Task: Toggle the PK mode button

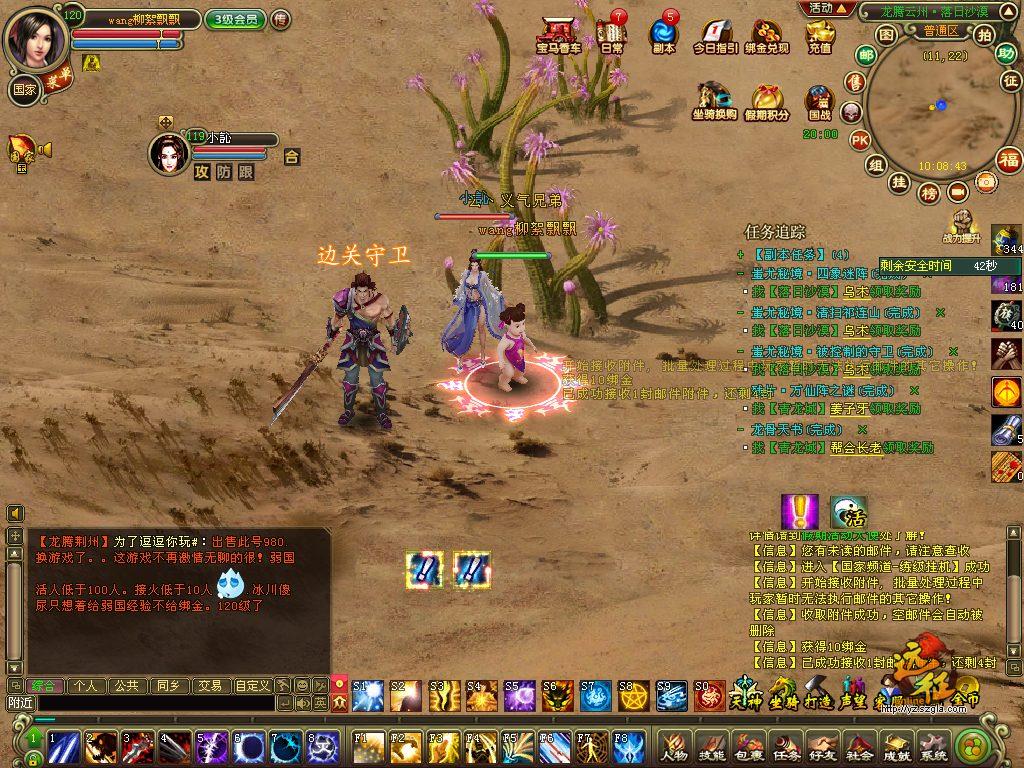Action: (859, 140)
